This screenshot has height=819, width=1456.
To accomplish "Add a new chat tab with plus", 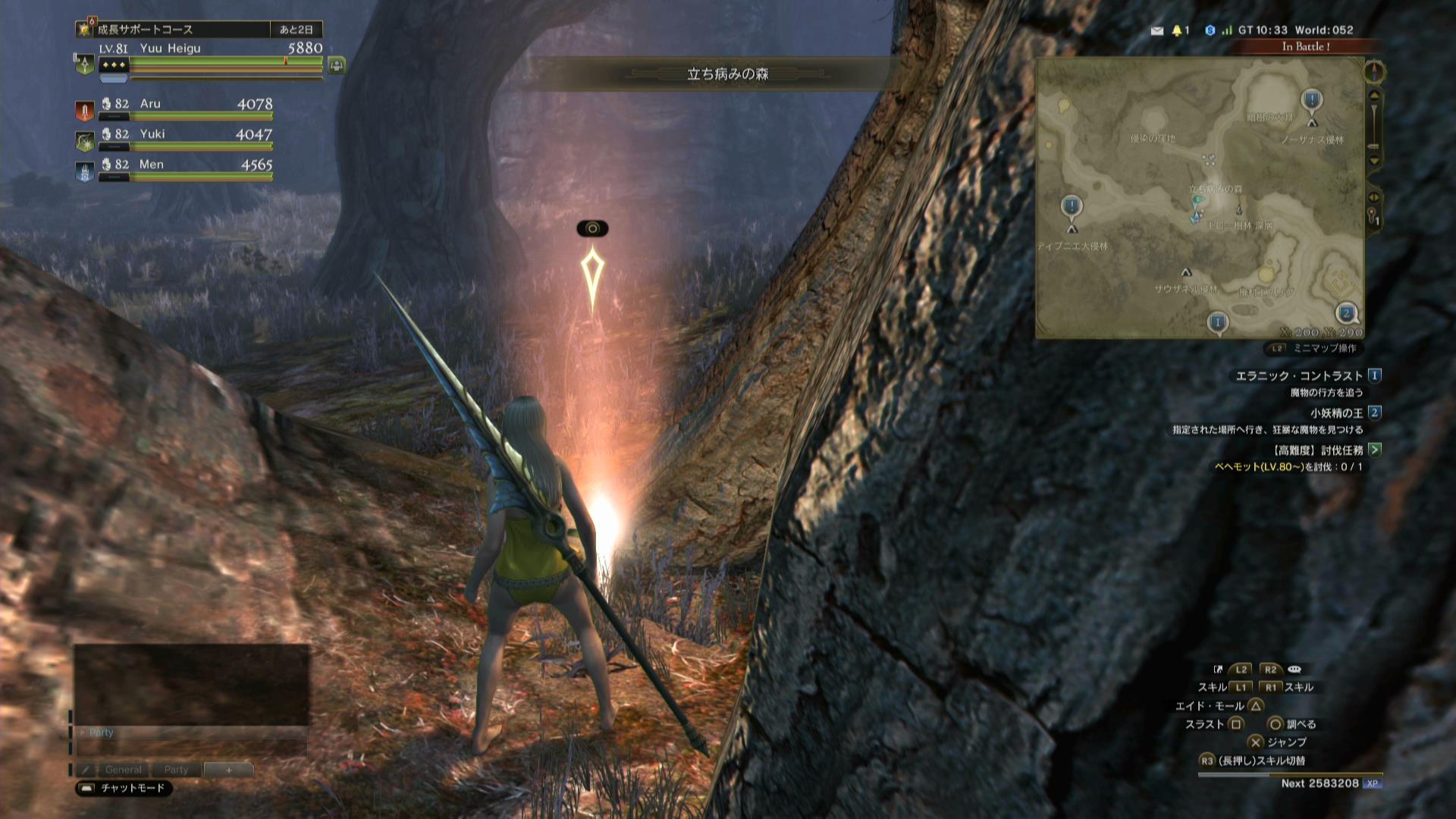I will click(x=228, y=770).
